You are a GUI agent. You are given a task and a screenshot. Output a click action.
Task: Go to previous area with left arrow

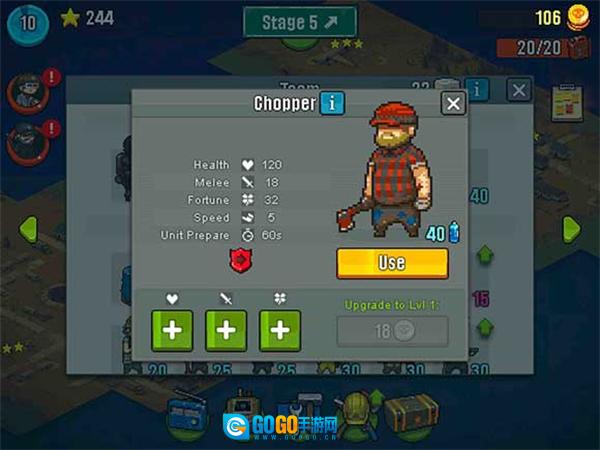[28, 228]
